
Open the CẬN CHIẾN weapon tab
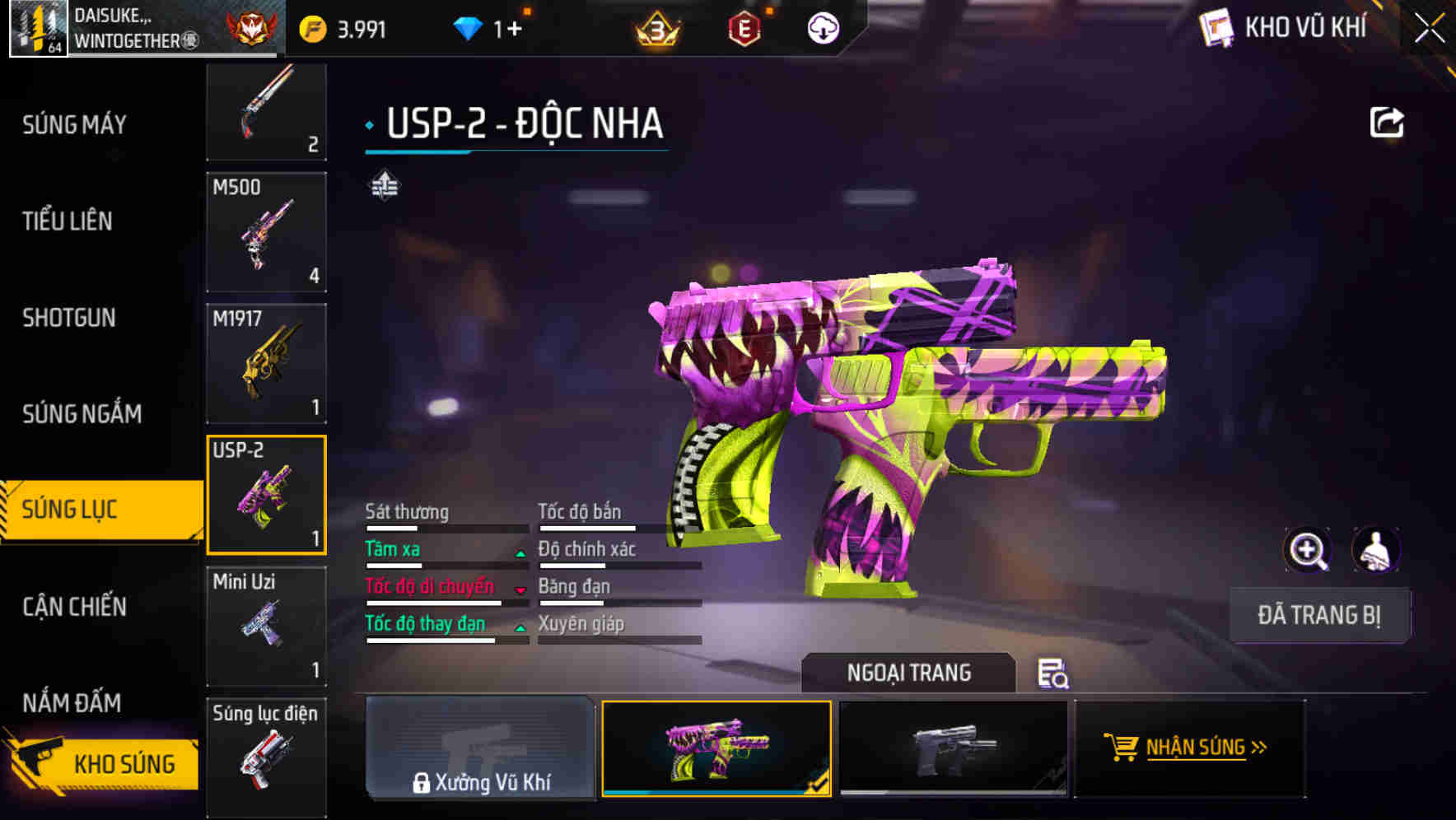[x=74, y=607]
